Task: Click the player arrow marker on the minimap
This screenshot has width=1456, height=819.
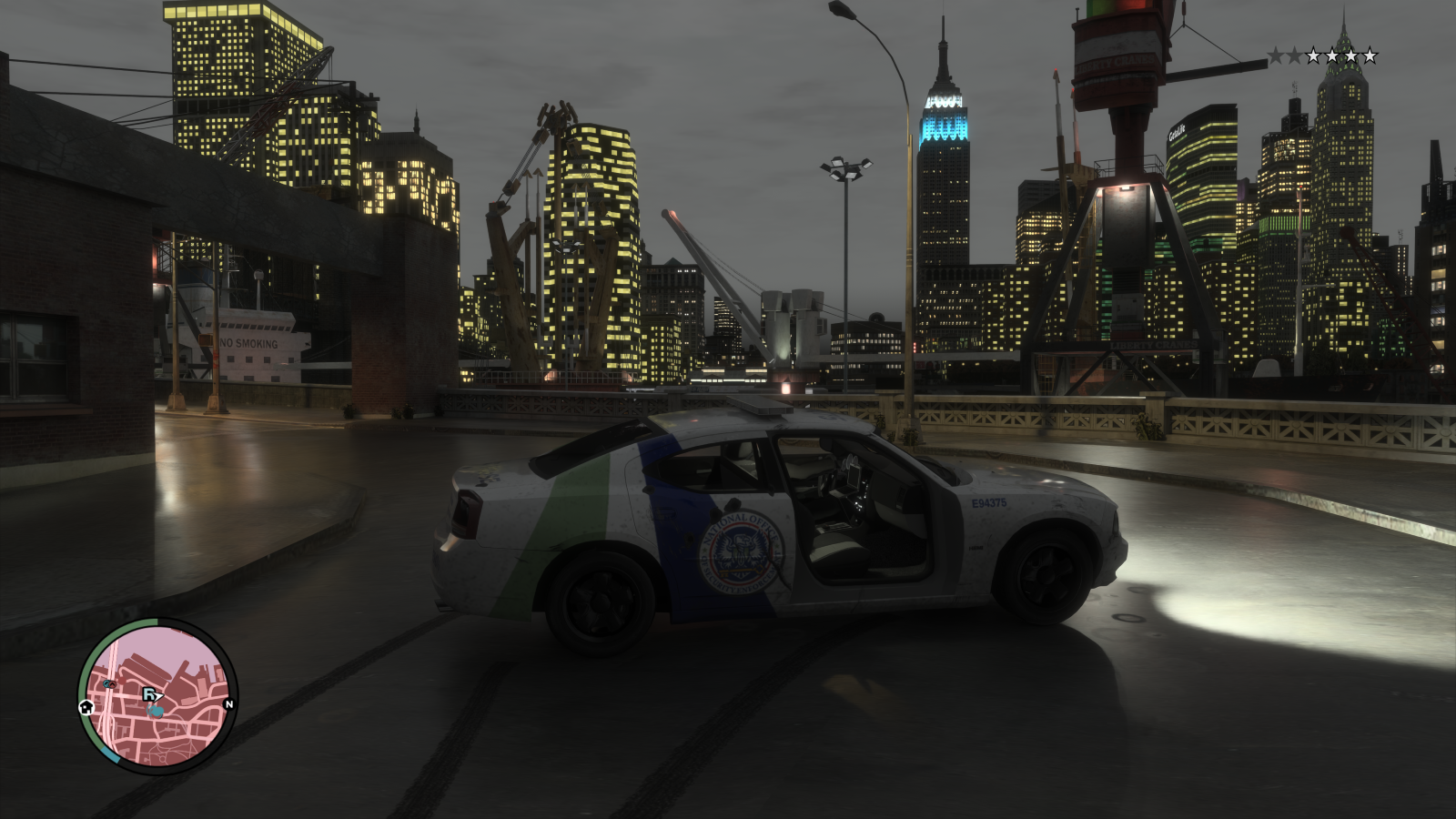Action: tap(159, 695)
